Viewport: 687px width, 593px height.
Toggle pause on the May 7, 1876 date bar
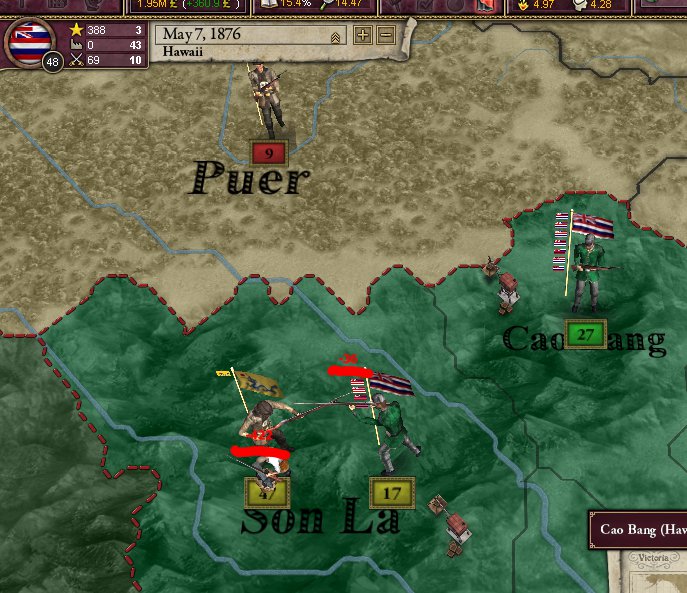pyautogui.click(x=250, y=35)
